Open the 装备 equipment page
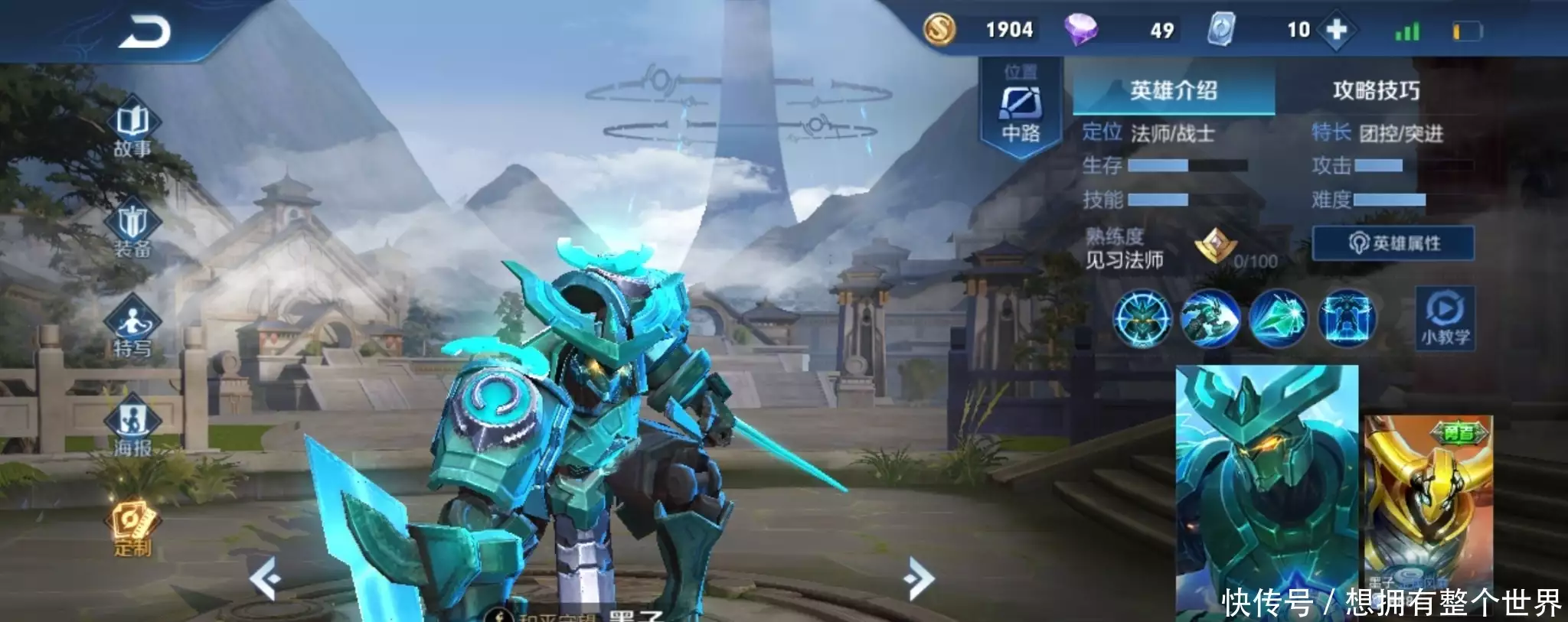 [133, 230]
